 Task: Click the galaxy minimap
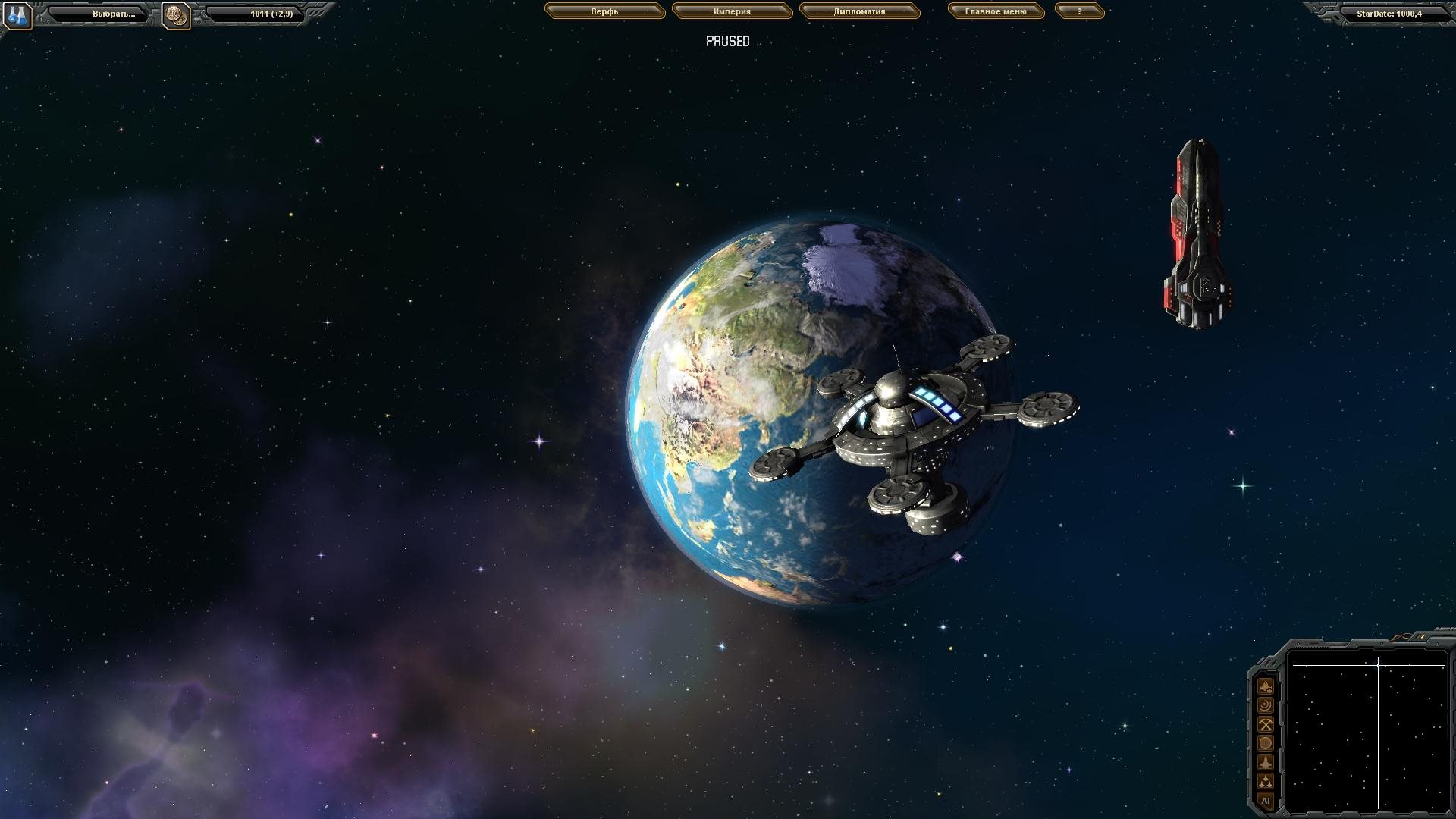pos(1369,730)
